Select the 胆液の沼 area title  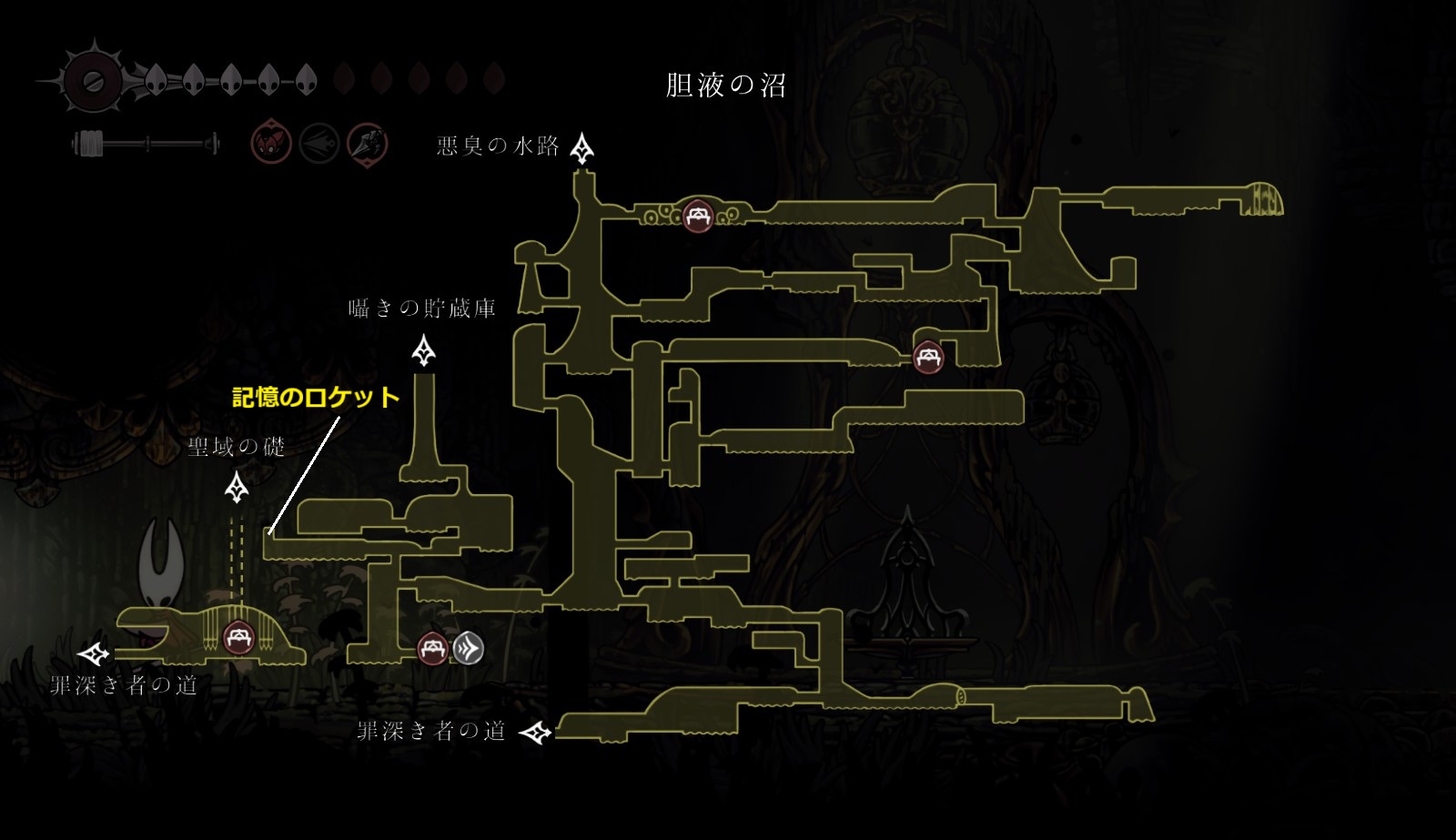[725, 86]
